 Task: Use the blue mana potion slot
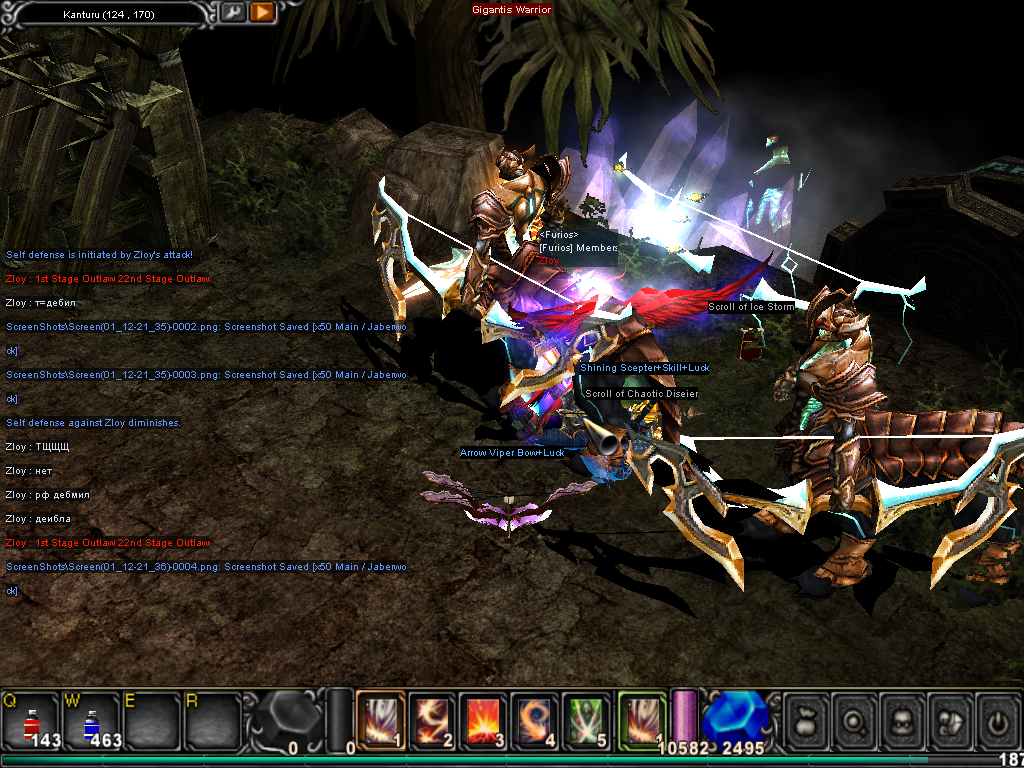(x=91, y=720)
